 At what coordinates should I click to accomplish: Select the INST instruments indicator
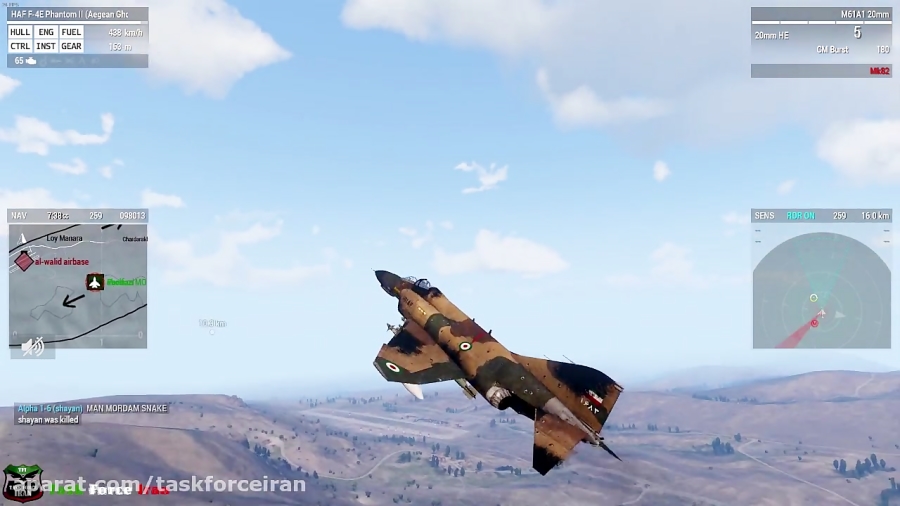[x=46, y=46]
